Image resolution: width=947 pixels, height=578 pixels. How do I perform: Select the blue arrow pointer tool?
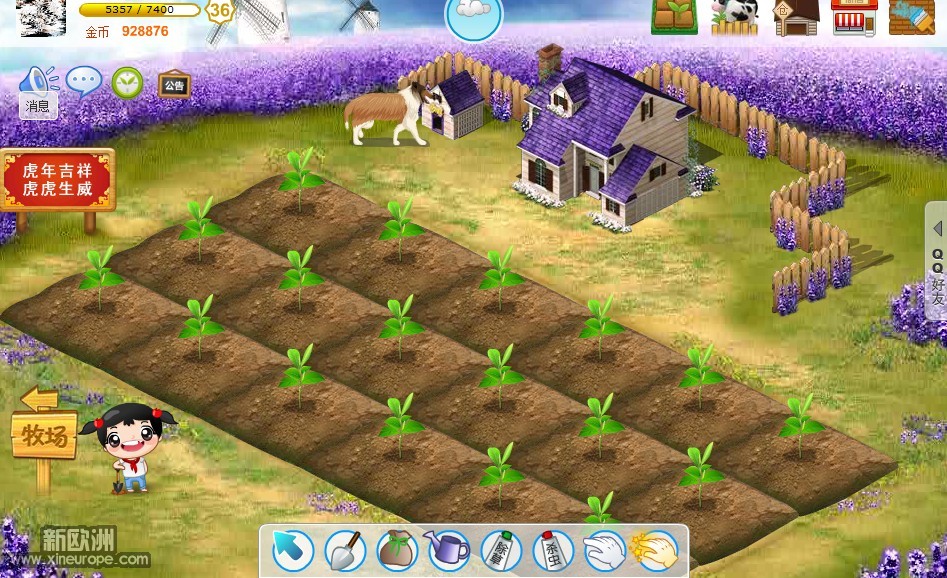(293, 550)
